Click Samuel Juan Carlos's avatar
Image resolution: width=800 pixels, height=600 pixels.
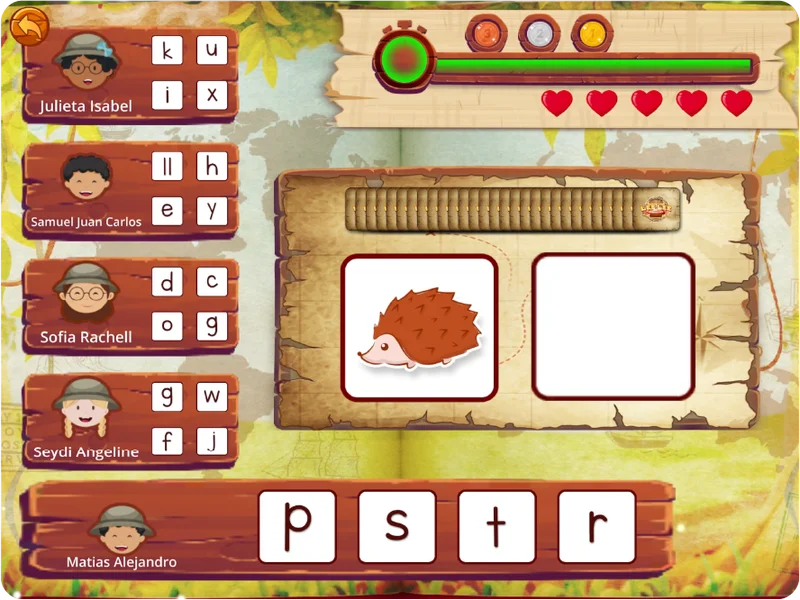(x=86, y=182)
